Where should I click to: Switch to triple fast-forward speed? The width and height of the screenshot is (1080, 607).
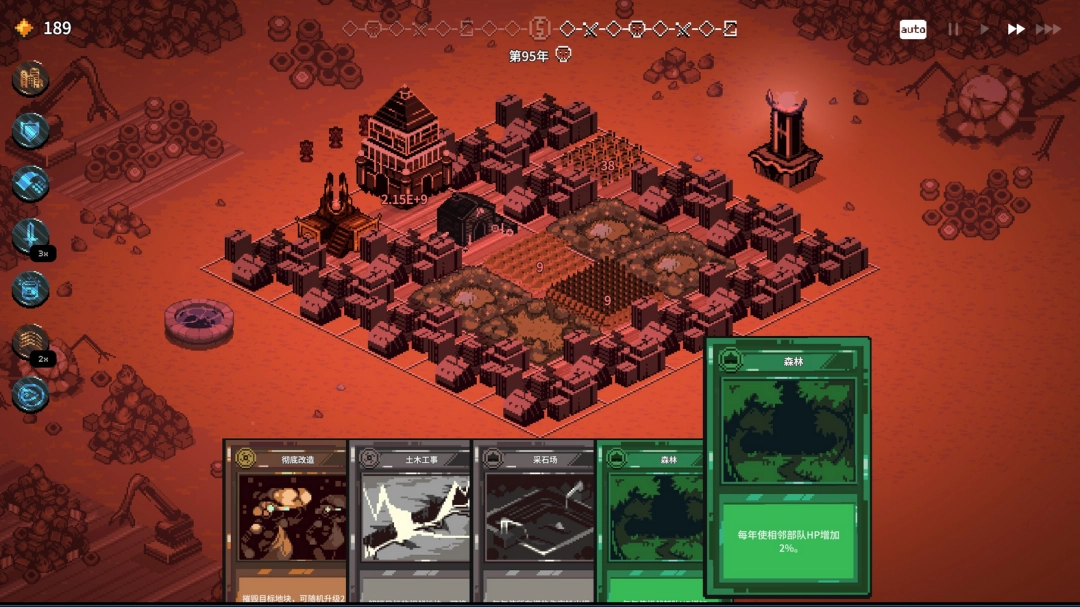click(x=1048, y=29)
